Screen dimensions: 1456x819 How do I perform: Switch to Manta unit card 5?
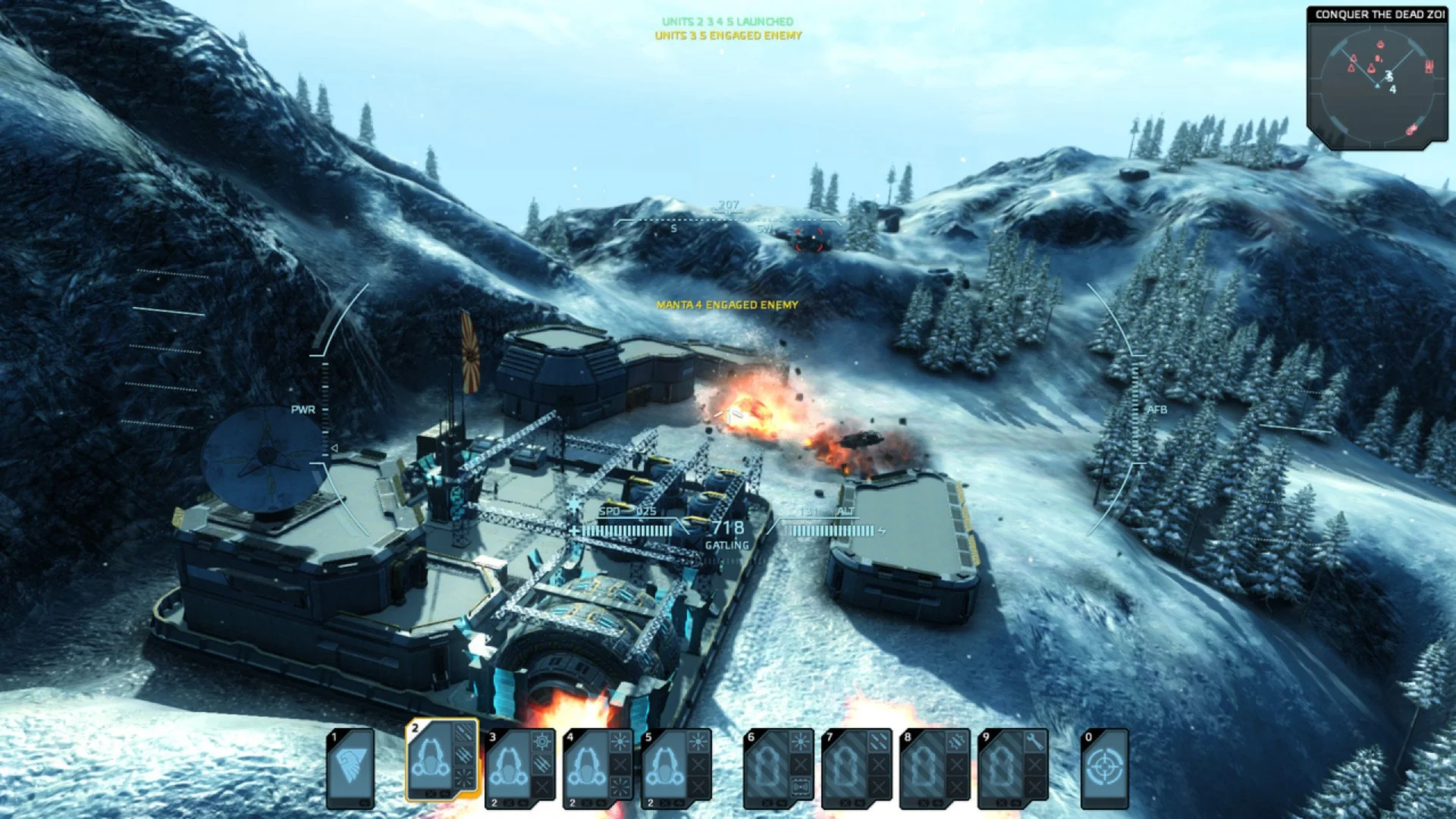tap(676, 767)
